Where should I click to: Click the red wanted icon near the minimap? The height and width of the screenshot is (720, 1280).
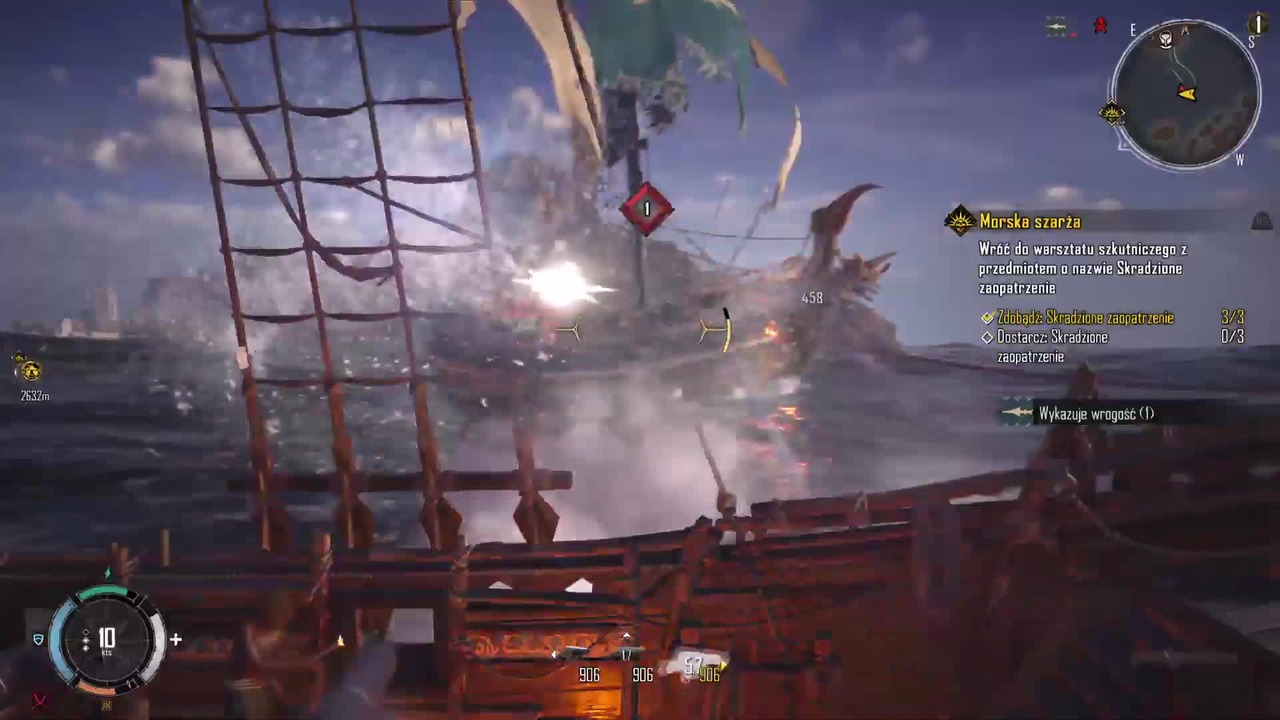pyautogui.click(x=1100, y=26)
